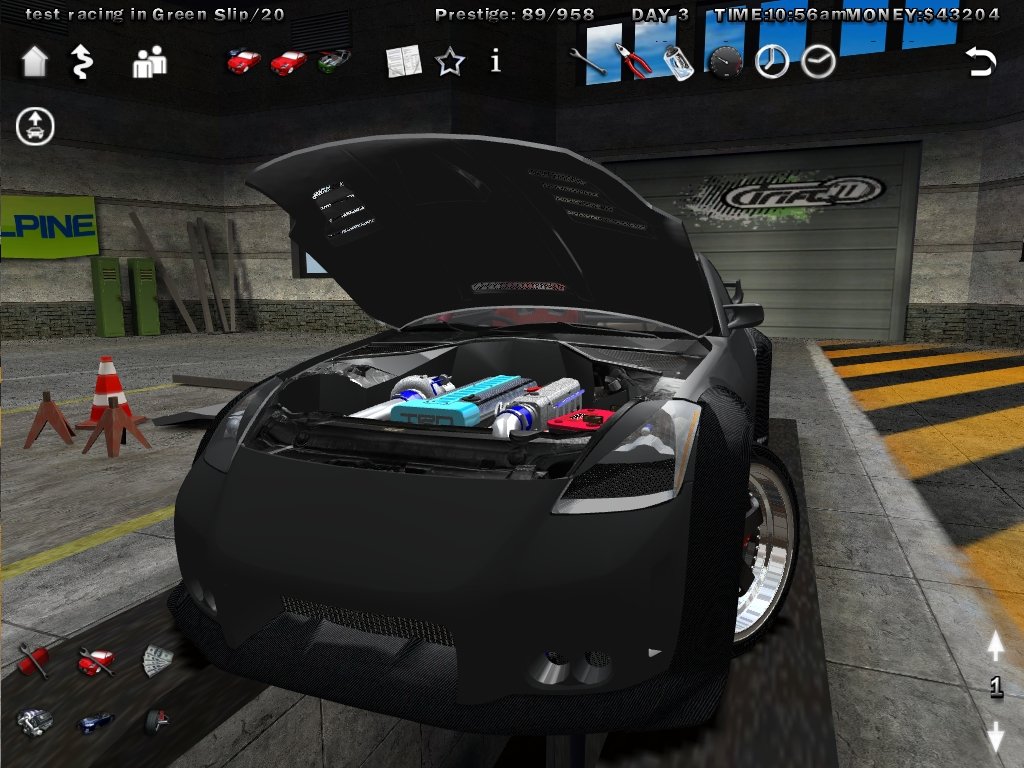Click the up arrow above page number
The height and width of the screenshot is (768, 1024).
pyautogui.click(x=995, y=648)
